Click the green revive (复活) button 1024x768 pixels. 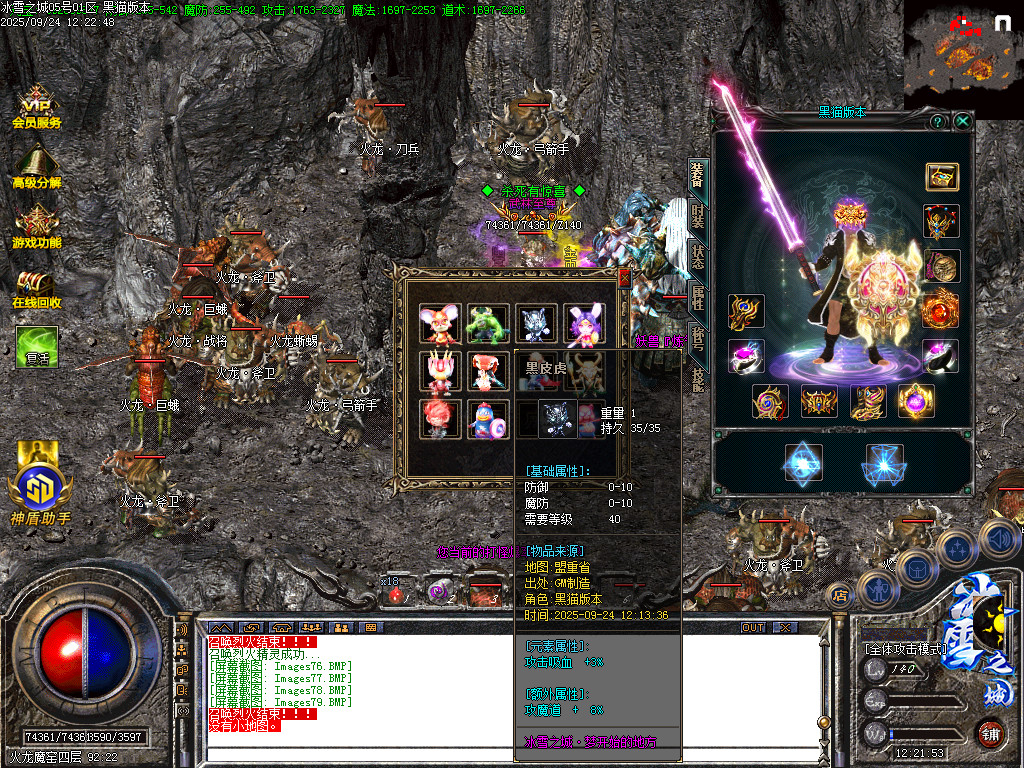[x=37, y=346]
